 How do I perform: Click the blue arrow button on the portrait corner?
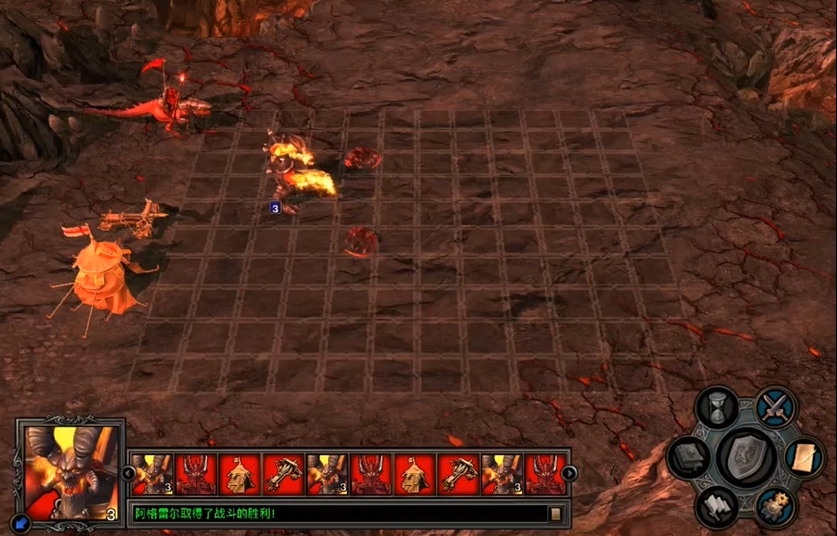pyautogui.click(x=21, y=522)
